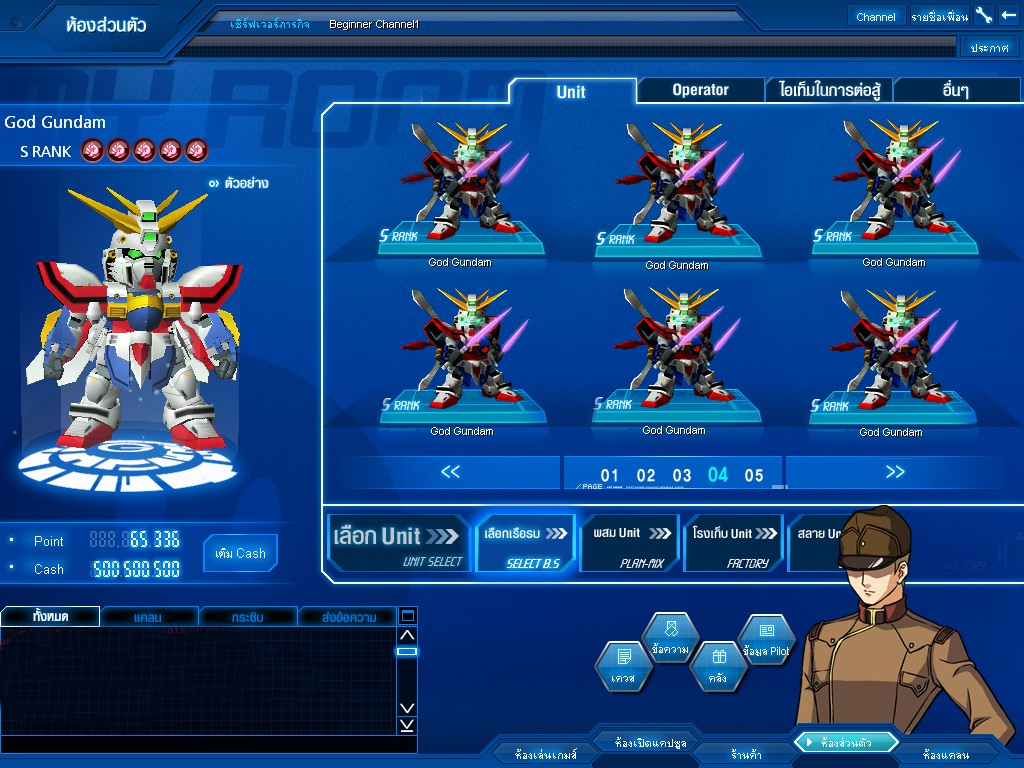Show next pages with double right arrows
Viewport: 1024px width, 768px height.
point(895,472)
